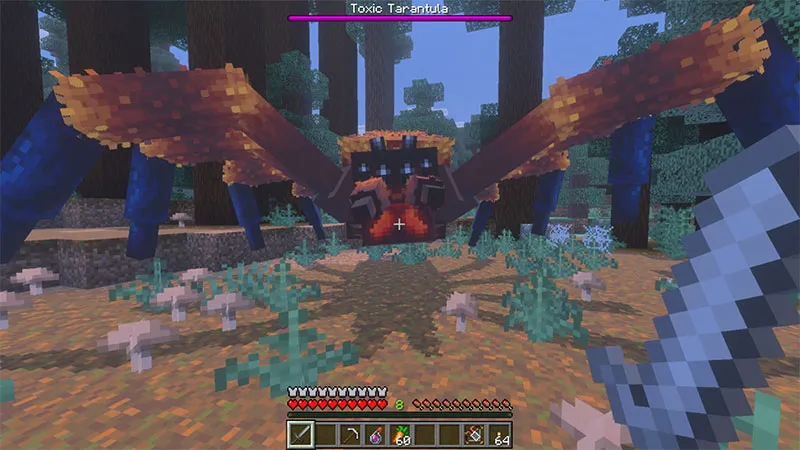Select the sword hotbar slot

[301, 434]
